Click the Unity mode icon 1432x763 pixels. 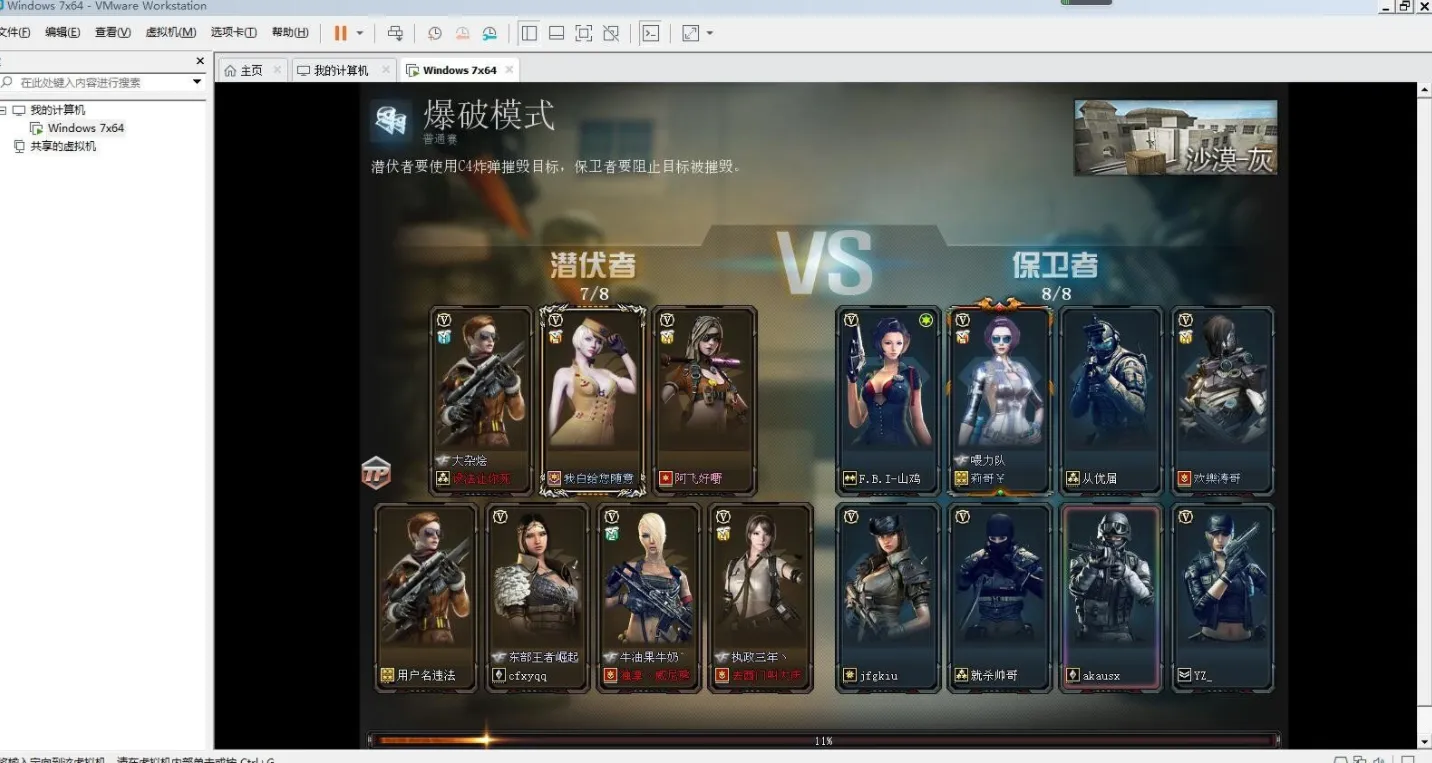click(610, 33)
